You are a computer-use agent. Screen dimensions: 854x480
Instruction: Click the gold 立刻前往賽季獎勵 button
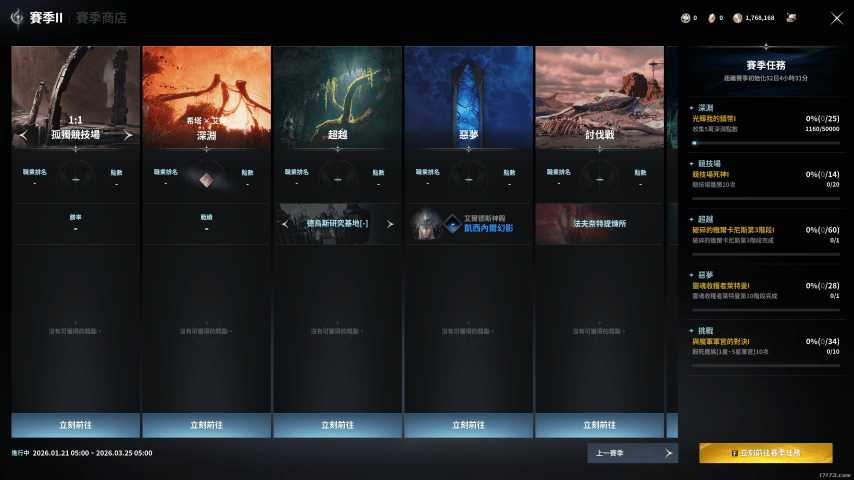[765, 453]
